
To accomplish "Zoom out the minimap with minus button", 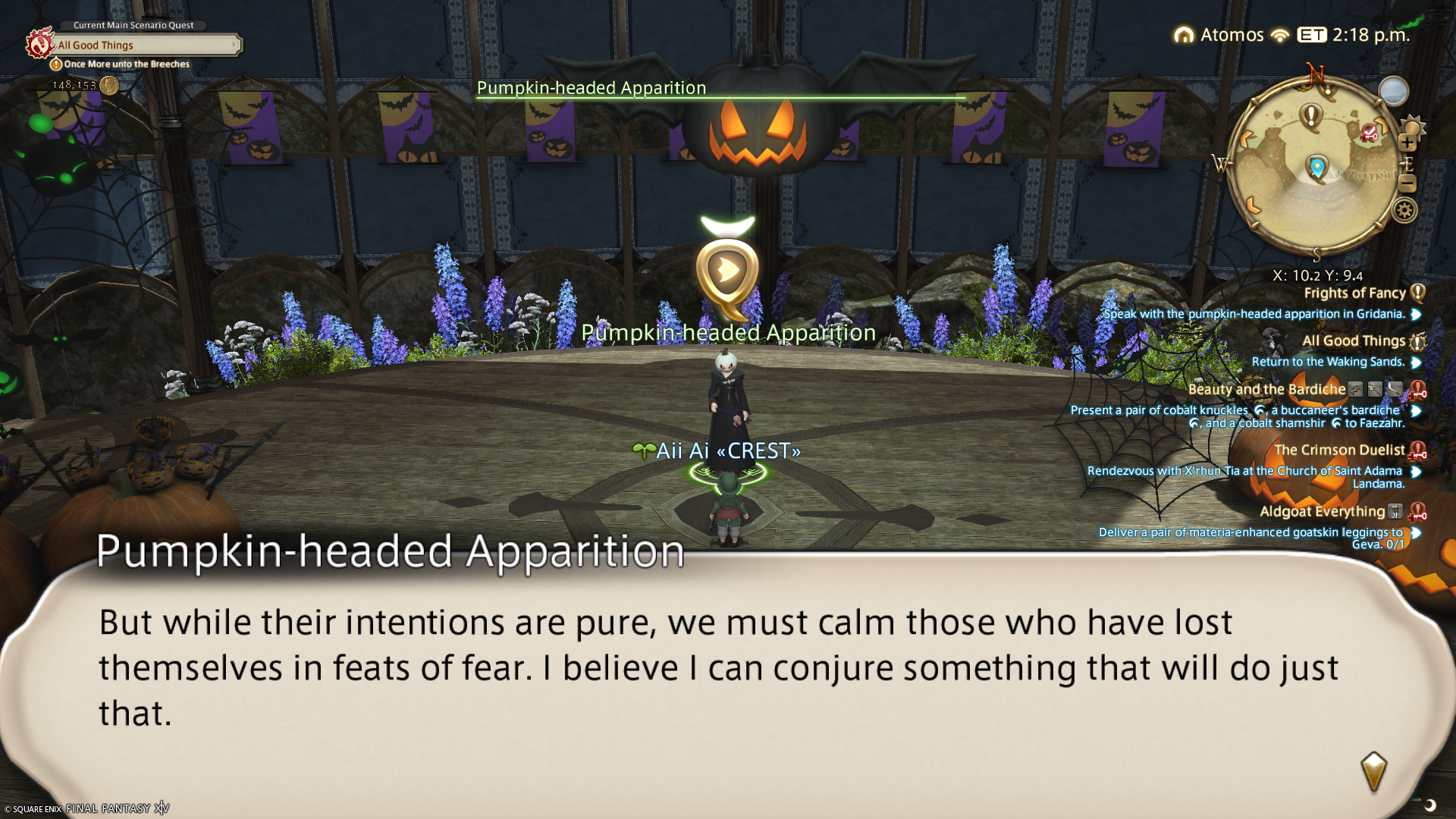I will point(1407,183).
